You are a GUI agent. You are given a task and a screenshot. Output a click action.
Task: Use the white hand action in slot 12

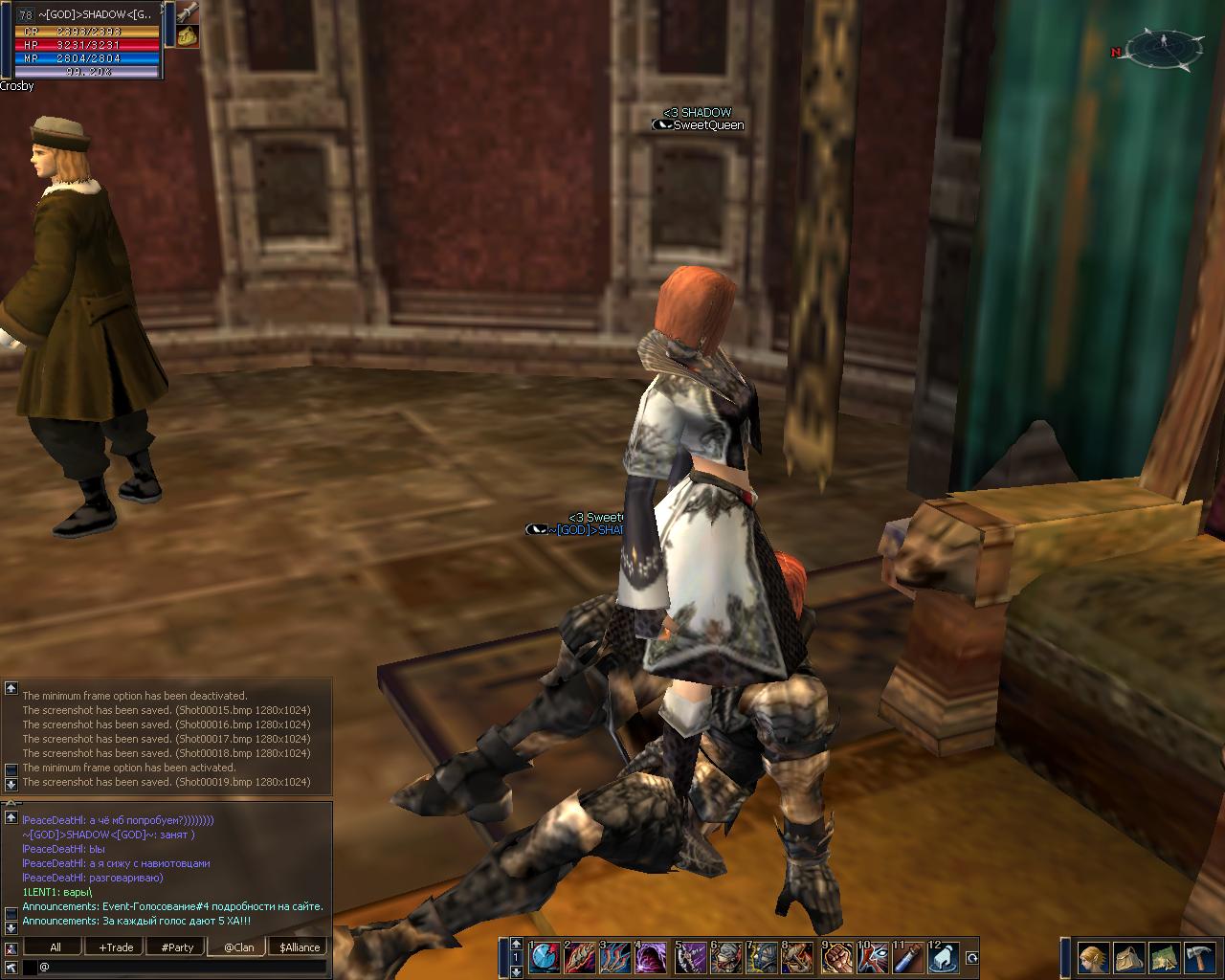(x=946, y=957)
